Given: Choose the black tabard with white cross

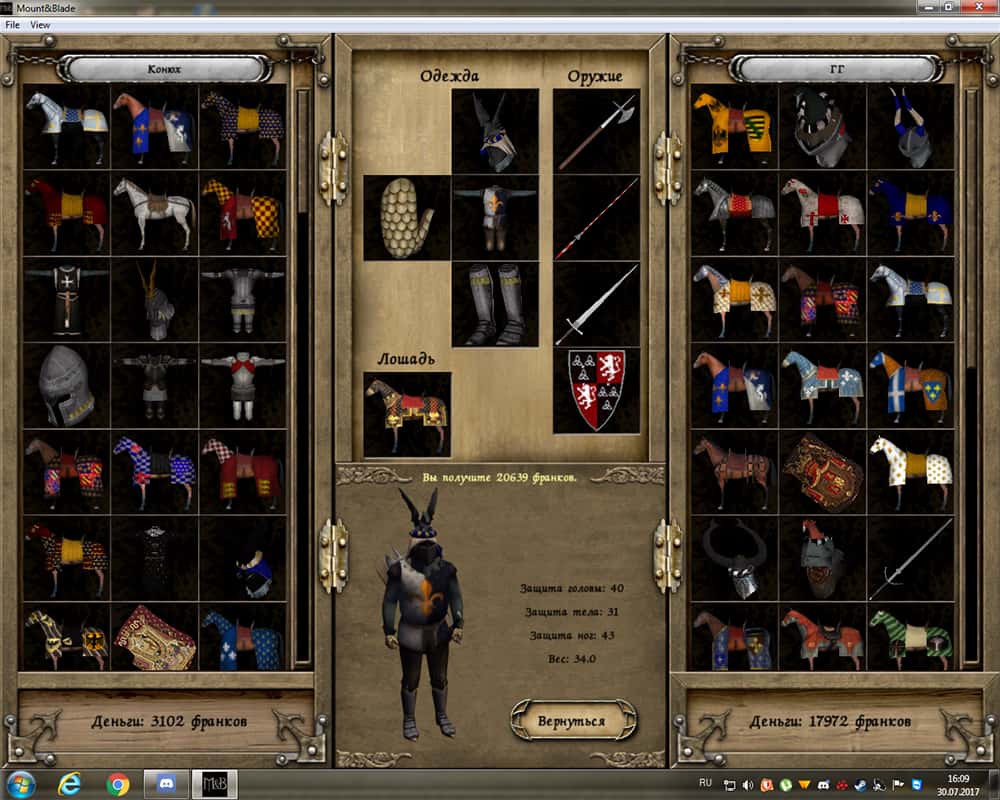Looking at the screenshot, I should [66, 299].
